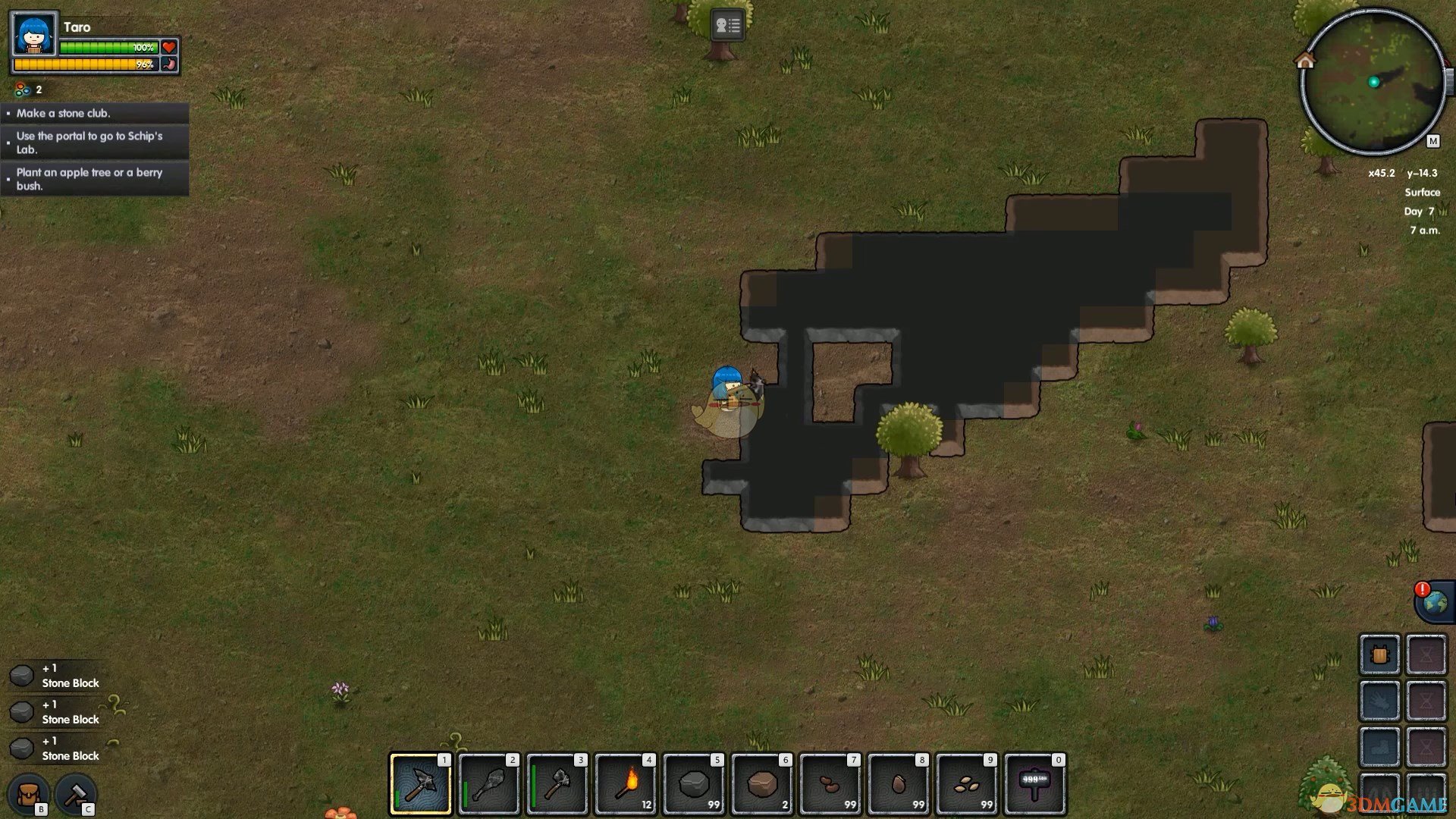The width and height of the screenshot is (1456, 819).
Task: Select the apple tree planting quest
Action: coord(95,179)
